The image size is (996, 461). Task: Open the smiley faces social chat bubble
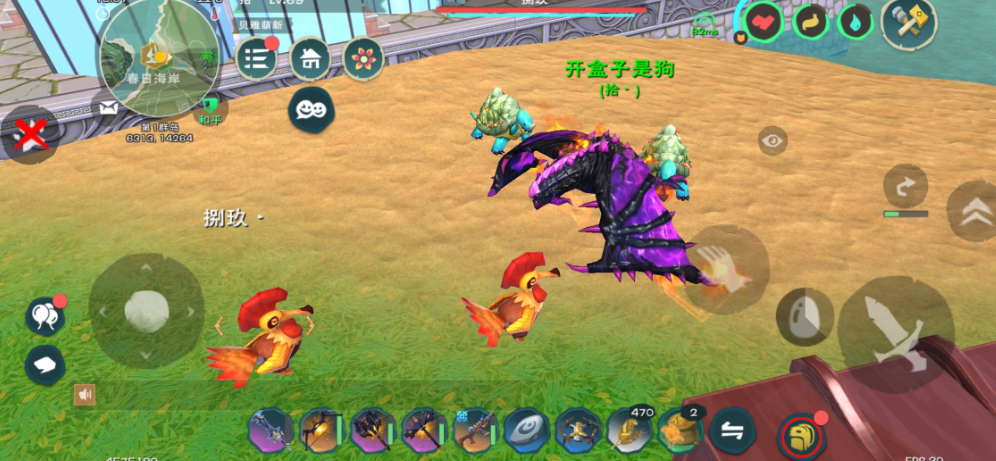(311, 110)
